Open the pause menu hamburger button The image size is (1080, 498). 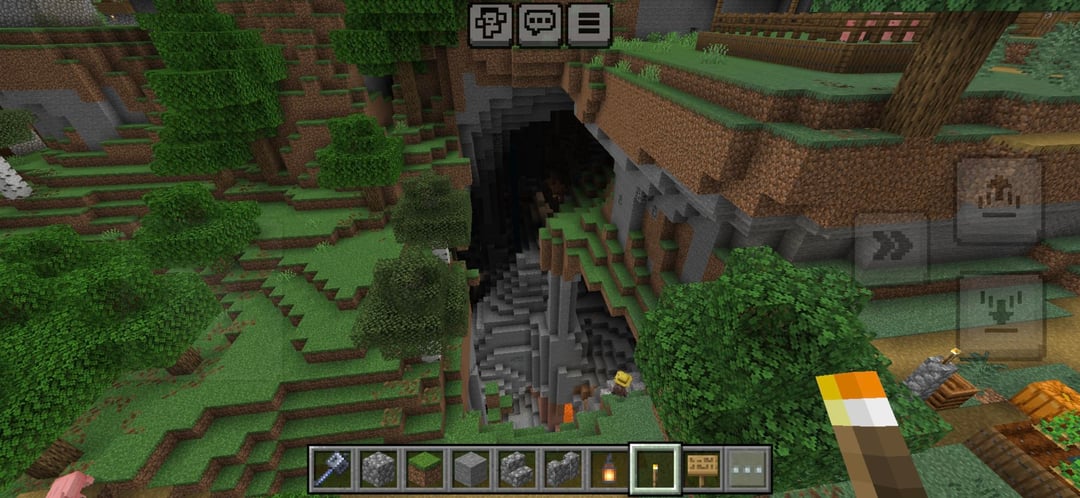589,23
